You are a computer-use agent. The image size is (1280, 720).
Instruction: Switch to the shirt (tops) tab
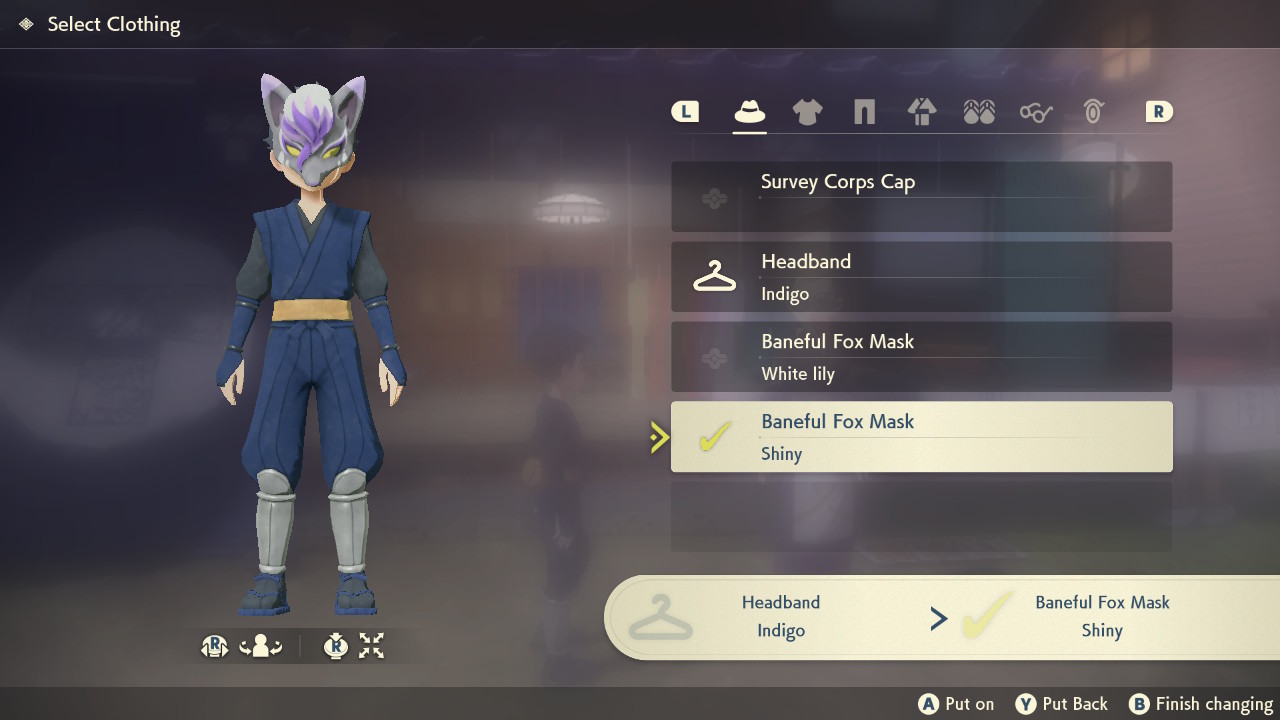pos(807,112)
